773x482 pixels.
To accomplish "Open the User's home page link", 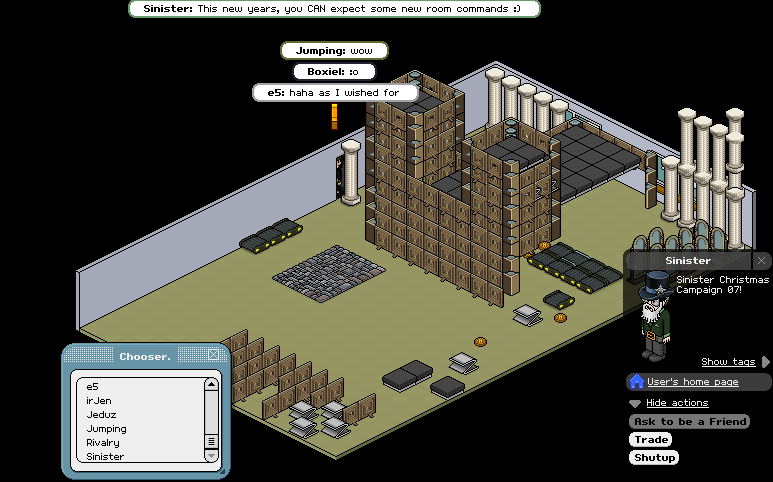I will (x=692, y=382).
